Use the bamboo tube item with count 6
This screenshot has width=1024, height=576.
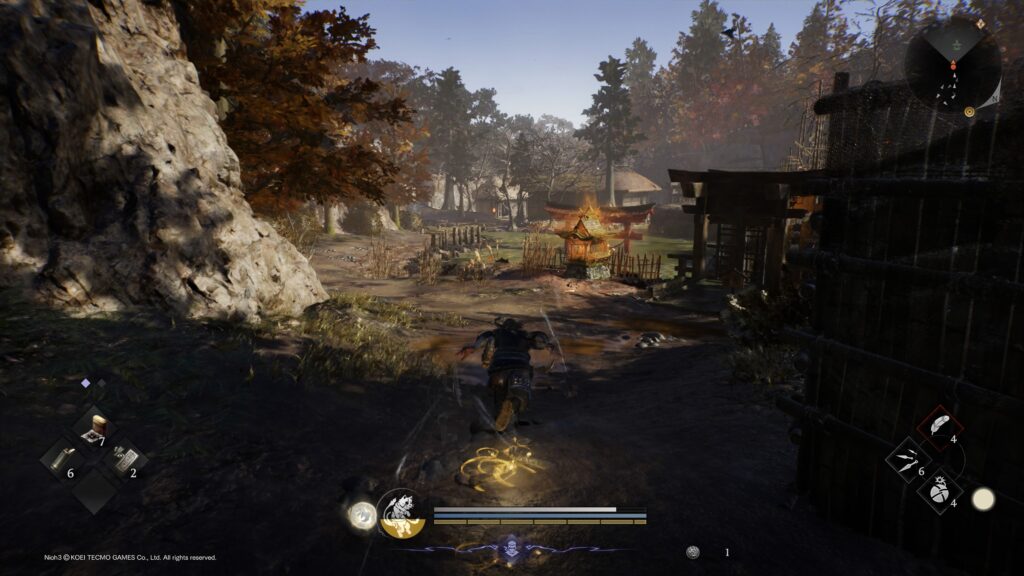pos(61,459)
